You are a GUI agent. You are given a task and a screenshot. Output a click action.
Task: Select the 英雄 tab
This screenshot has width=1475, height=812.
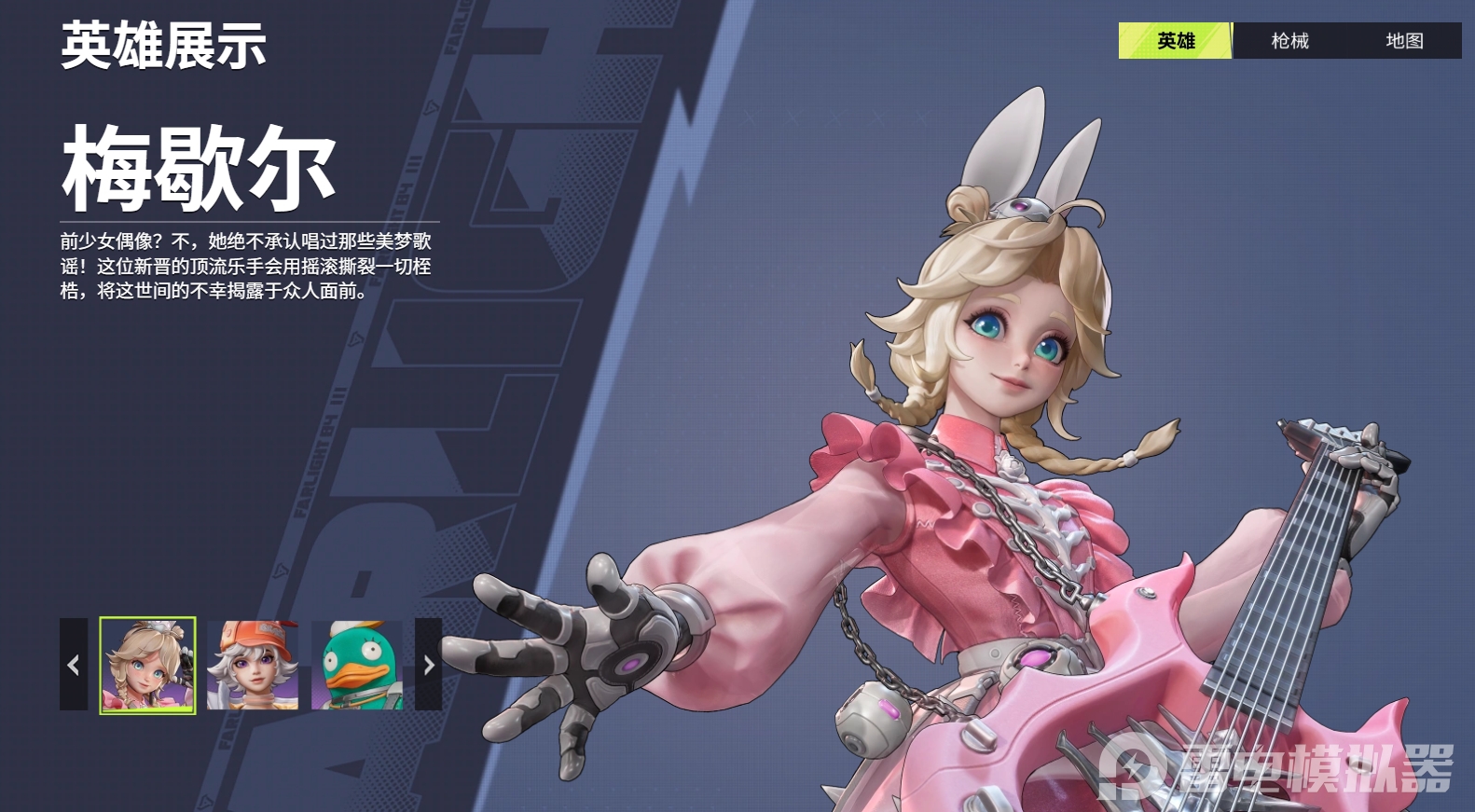pos(1176,41)
